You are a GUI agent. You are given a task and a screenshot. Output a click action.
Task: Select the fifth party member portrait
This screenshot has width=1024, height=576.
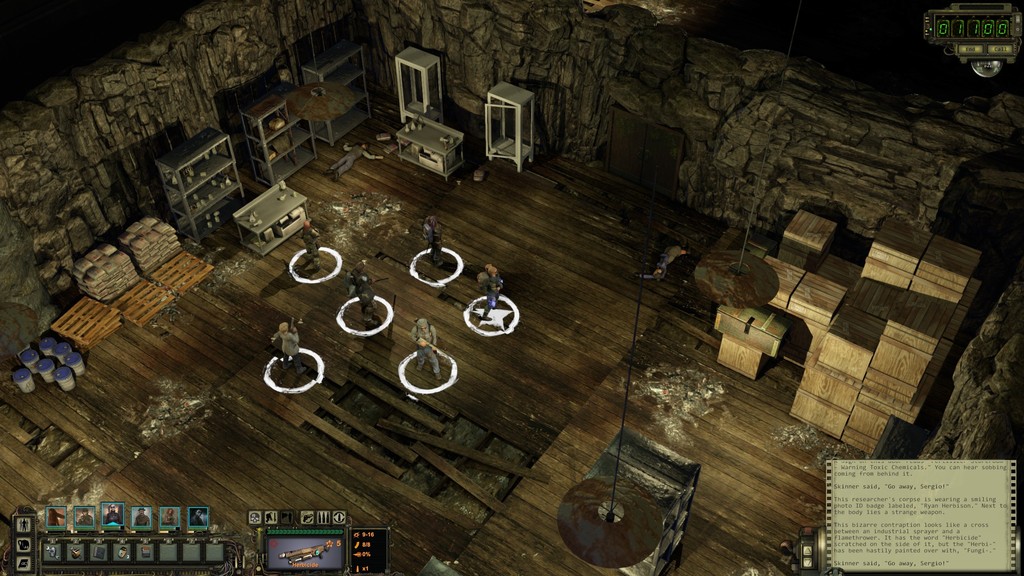[x=170, y=517]
